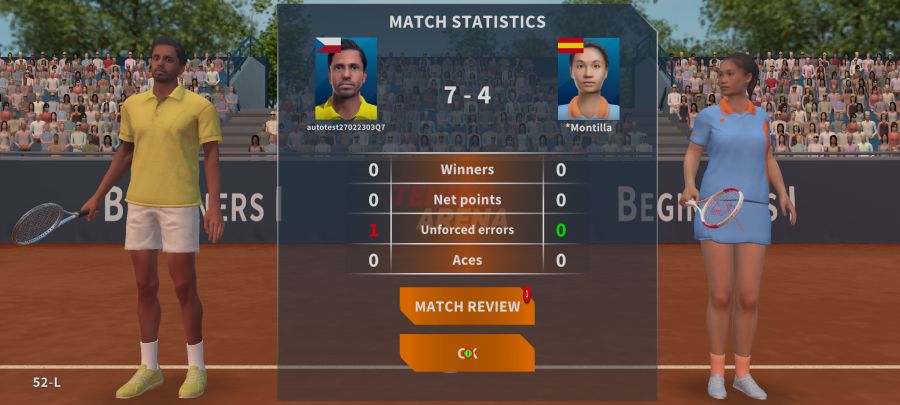The image size is (900, 405).
Task: Confirm match statistics with OK button
Action: (467, 353)
